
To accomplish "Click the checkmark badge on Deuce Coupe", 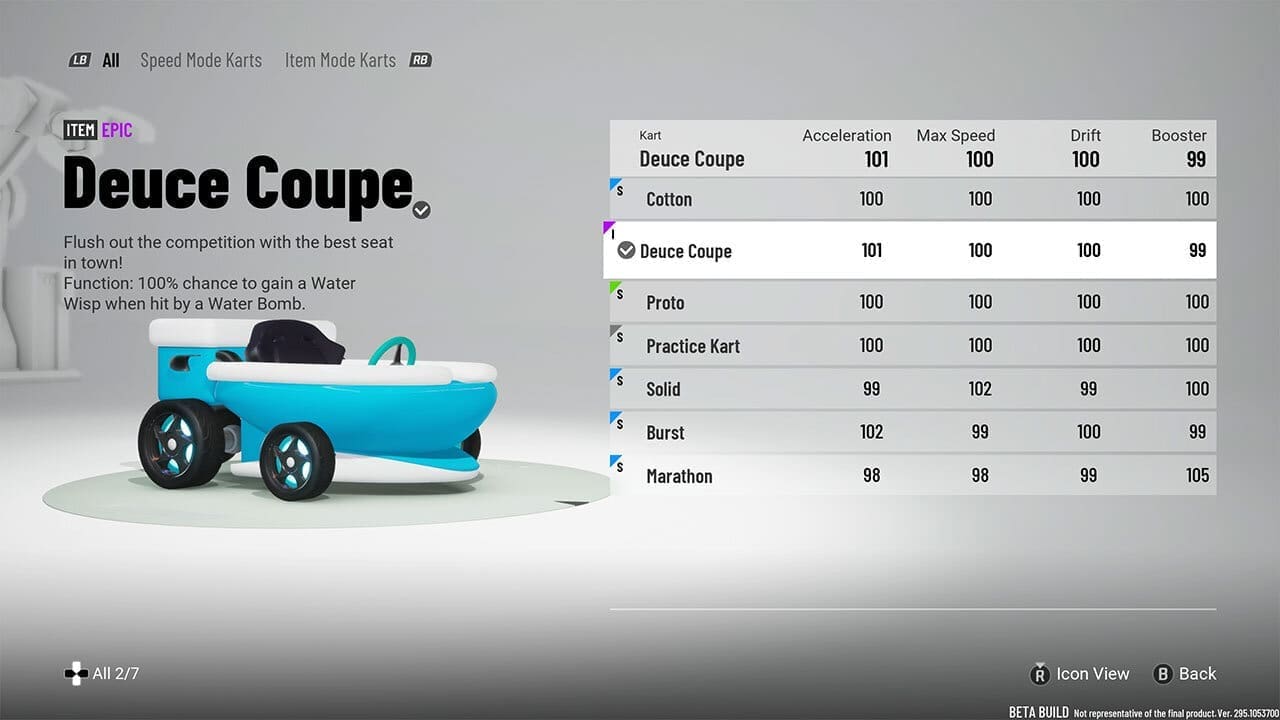I will [626, 250].
